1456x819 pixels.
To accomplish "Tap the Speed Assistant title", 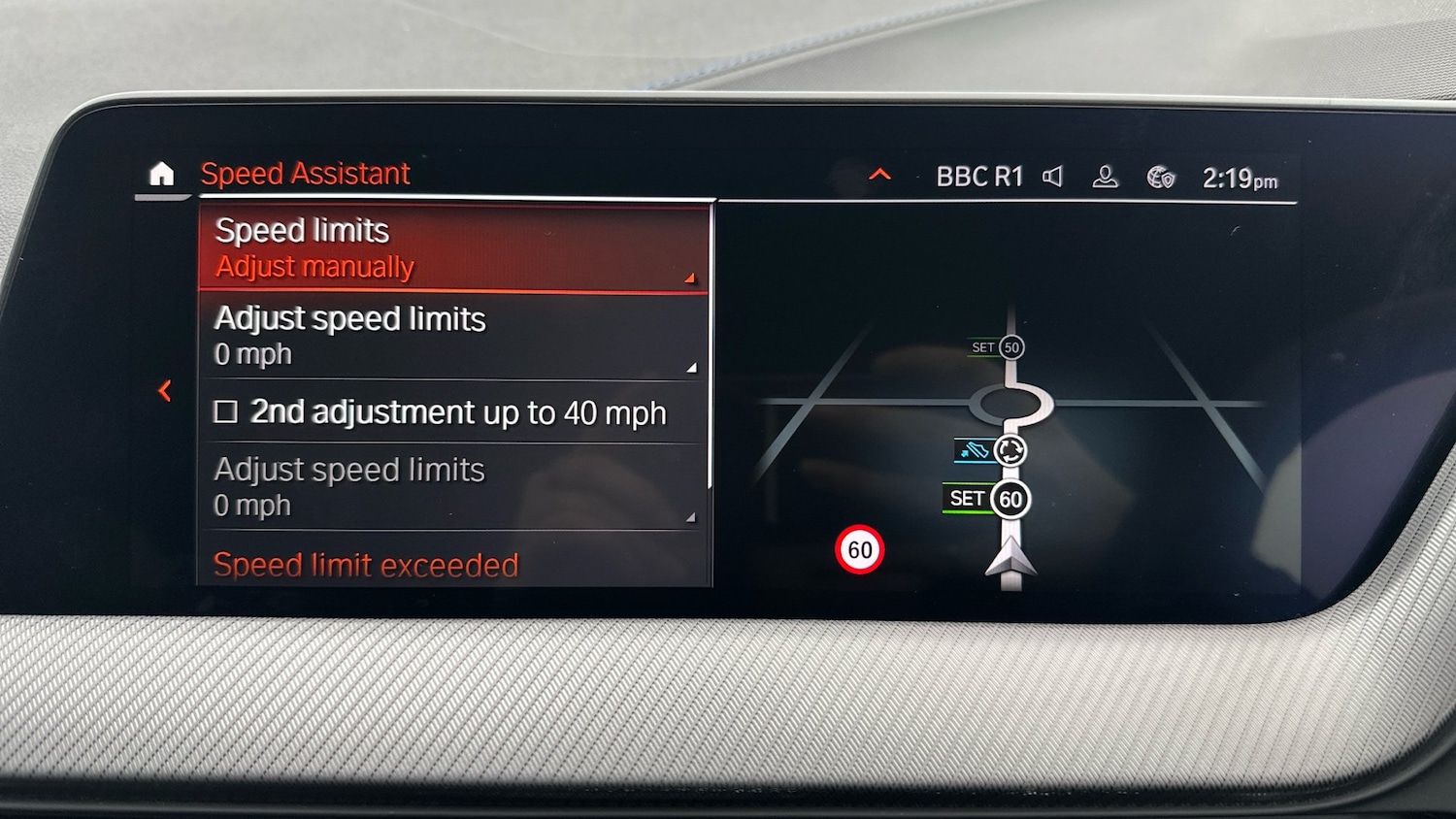I will [305, 174].
